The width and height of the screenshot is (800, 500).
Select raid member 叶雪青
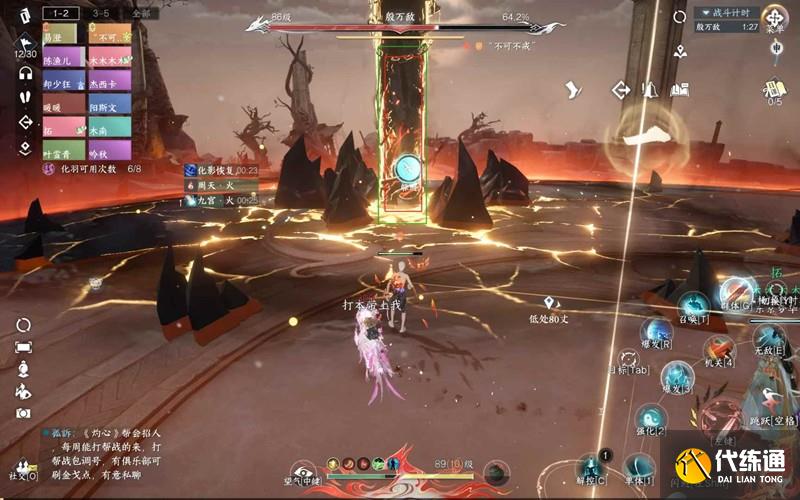pyautogui.click(x=64, y=152)
